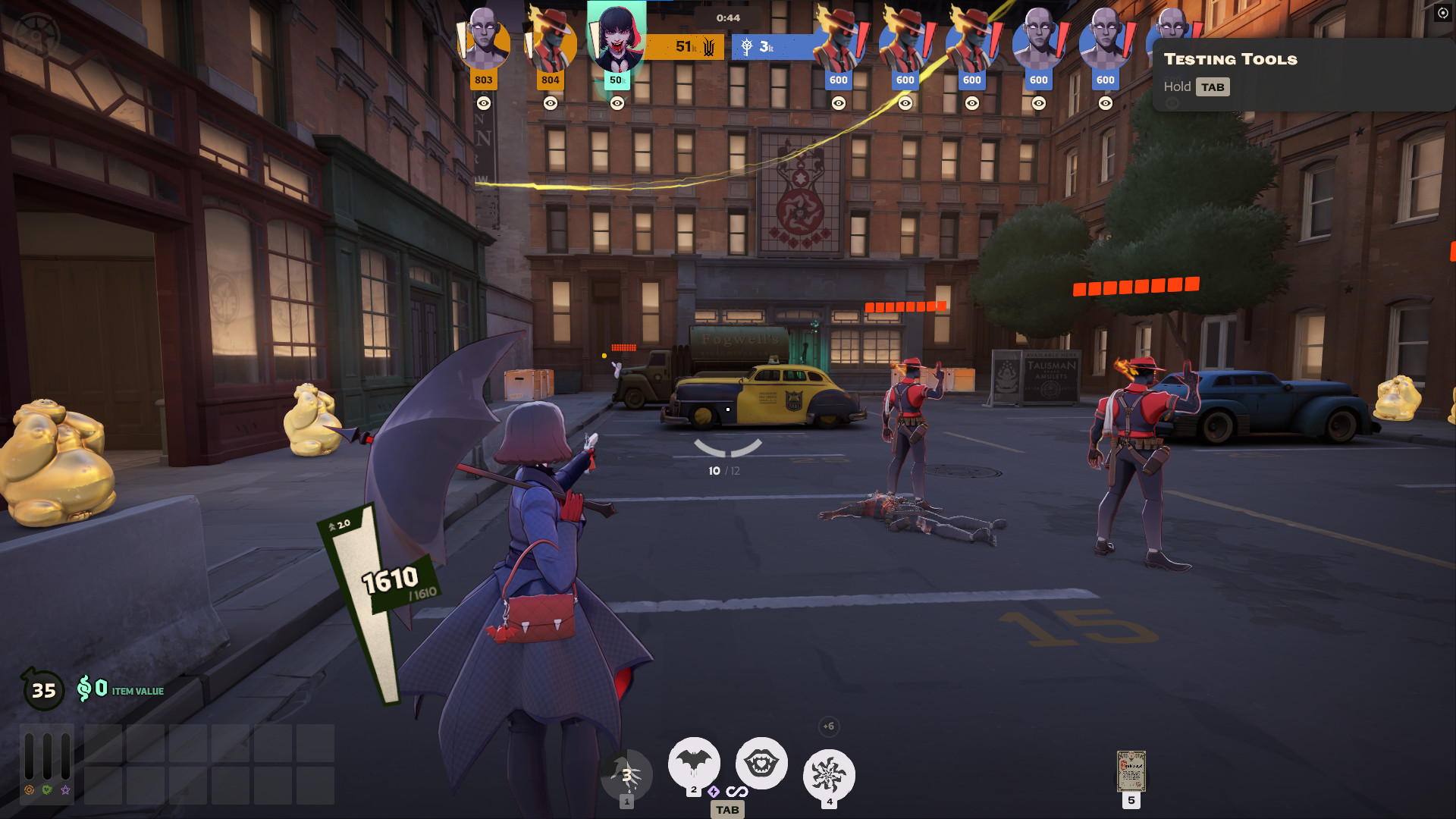This screenshot has width=1456, height=819.
Task: Select the purple spirit star icon
Action: click(x=66, y=790)
